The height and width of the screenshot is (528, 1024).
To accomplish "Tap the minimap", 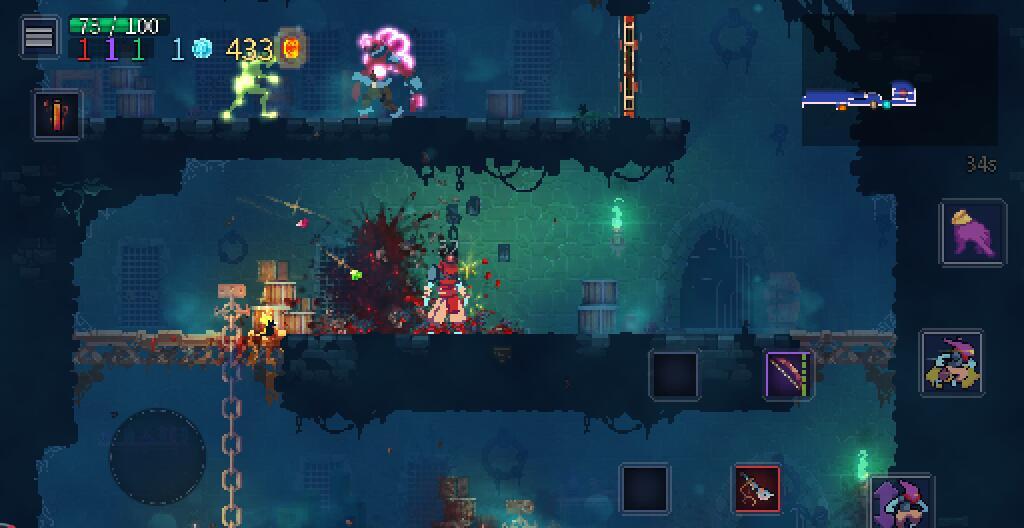I will 899,80.
